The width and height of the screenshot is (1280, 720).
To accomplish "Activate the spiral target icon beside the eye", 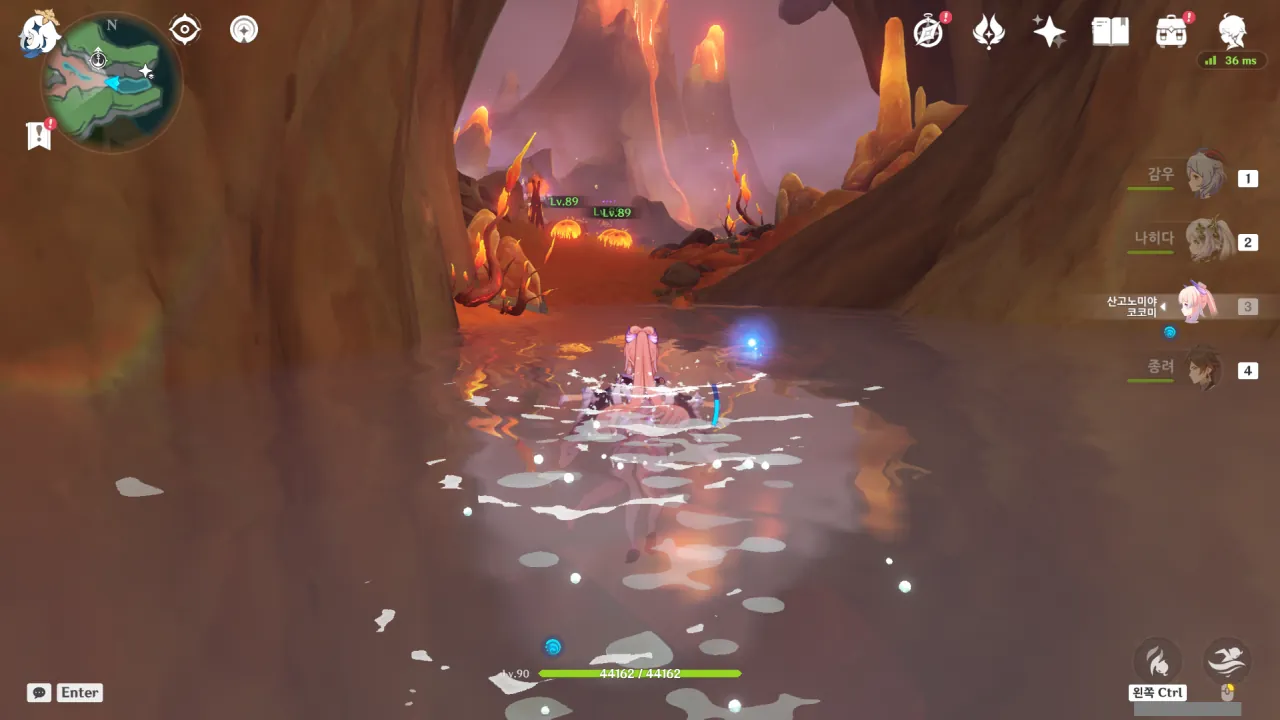I will 244,30.
